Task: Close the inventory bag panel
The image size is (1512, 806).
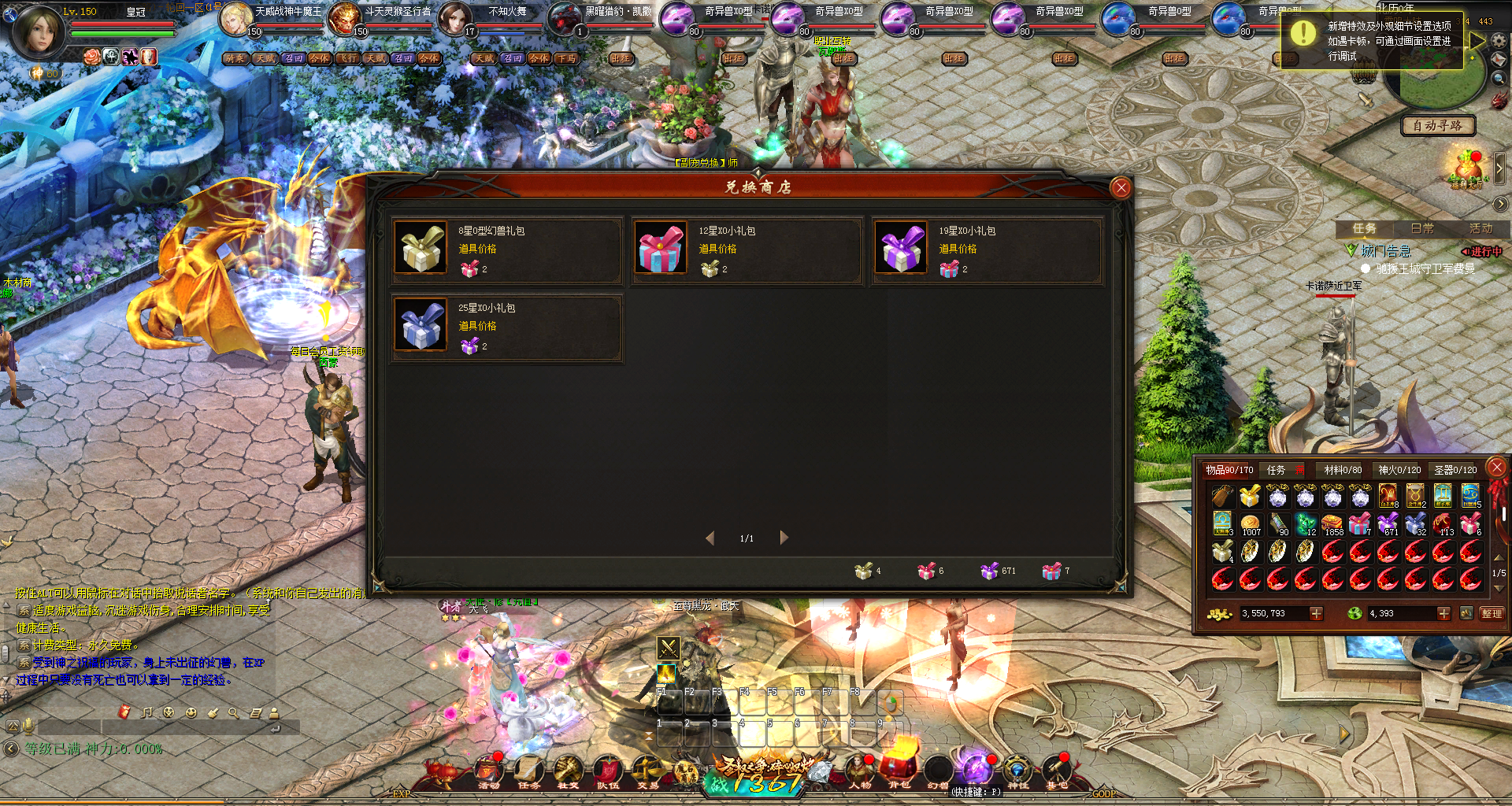Action: tap(1496, 468)
